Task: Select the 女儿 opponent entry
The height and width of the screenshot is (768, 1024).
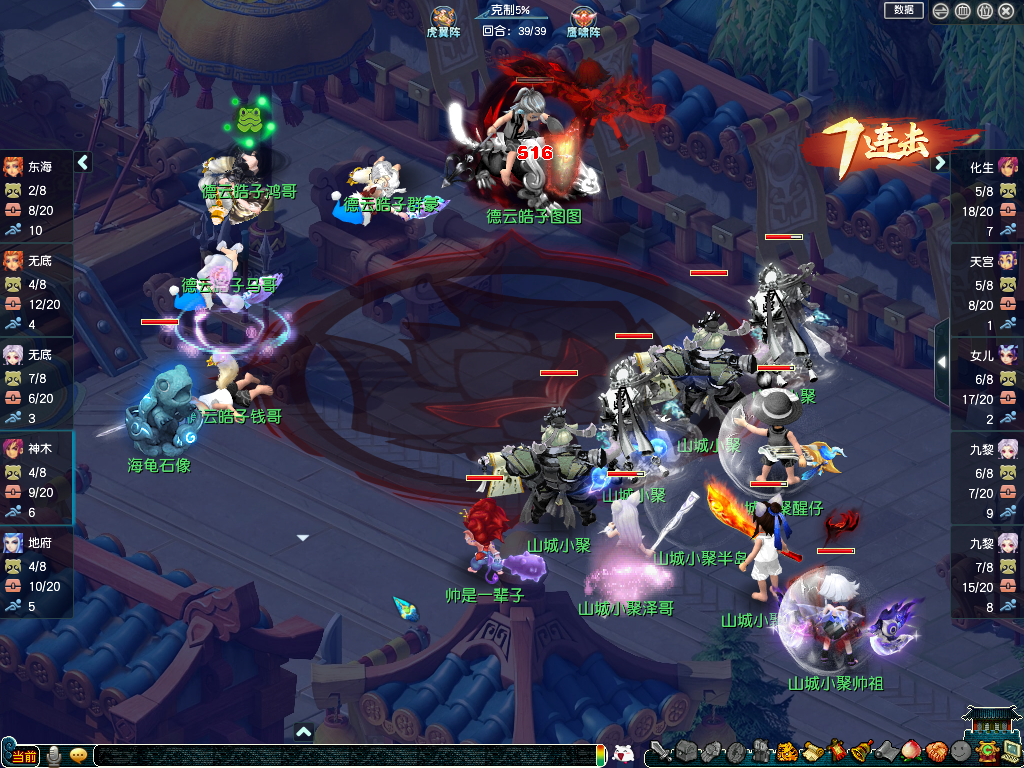Action: click(x=986, y=385)
